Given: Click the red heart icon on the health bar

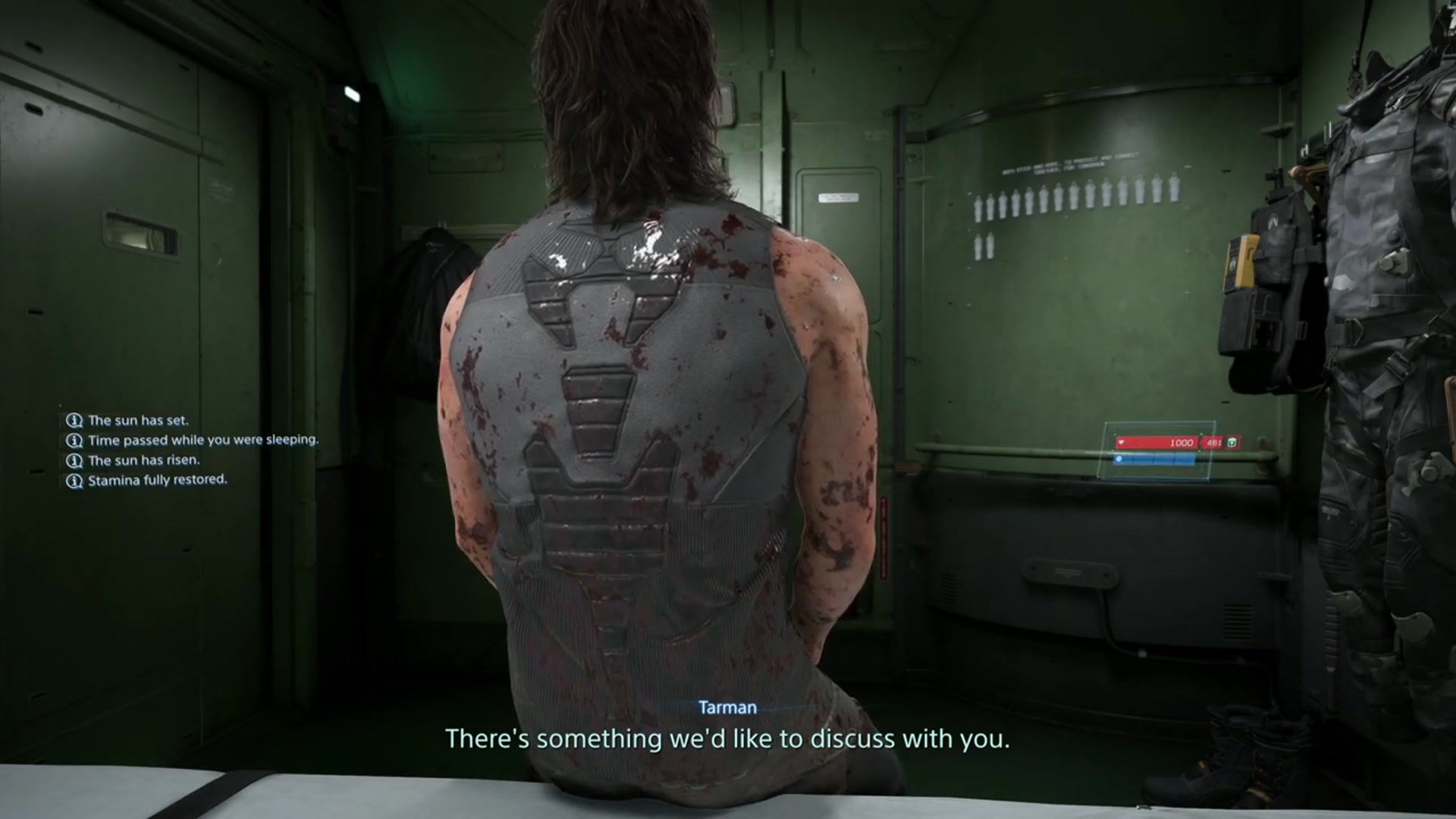Looking at the screenshot, I should [x=1121, y=443].
